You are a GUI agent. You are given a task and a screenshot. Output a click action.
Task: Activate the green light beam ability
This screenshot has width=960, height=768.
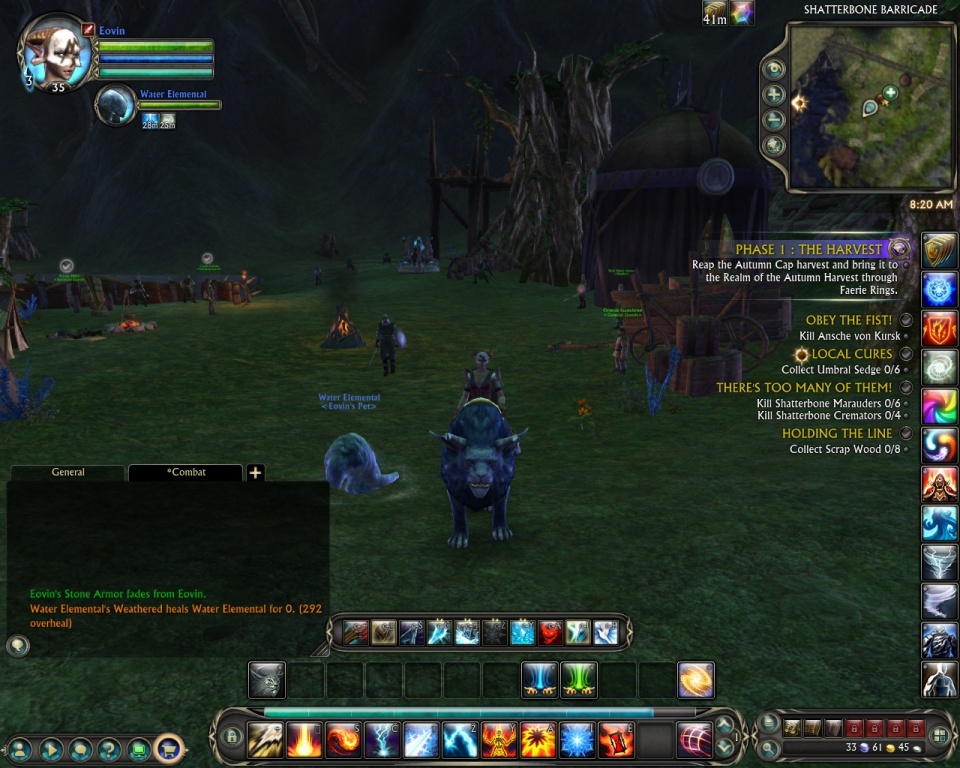(x=578, y=680)
